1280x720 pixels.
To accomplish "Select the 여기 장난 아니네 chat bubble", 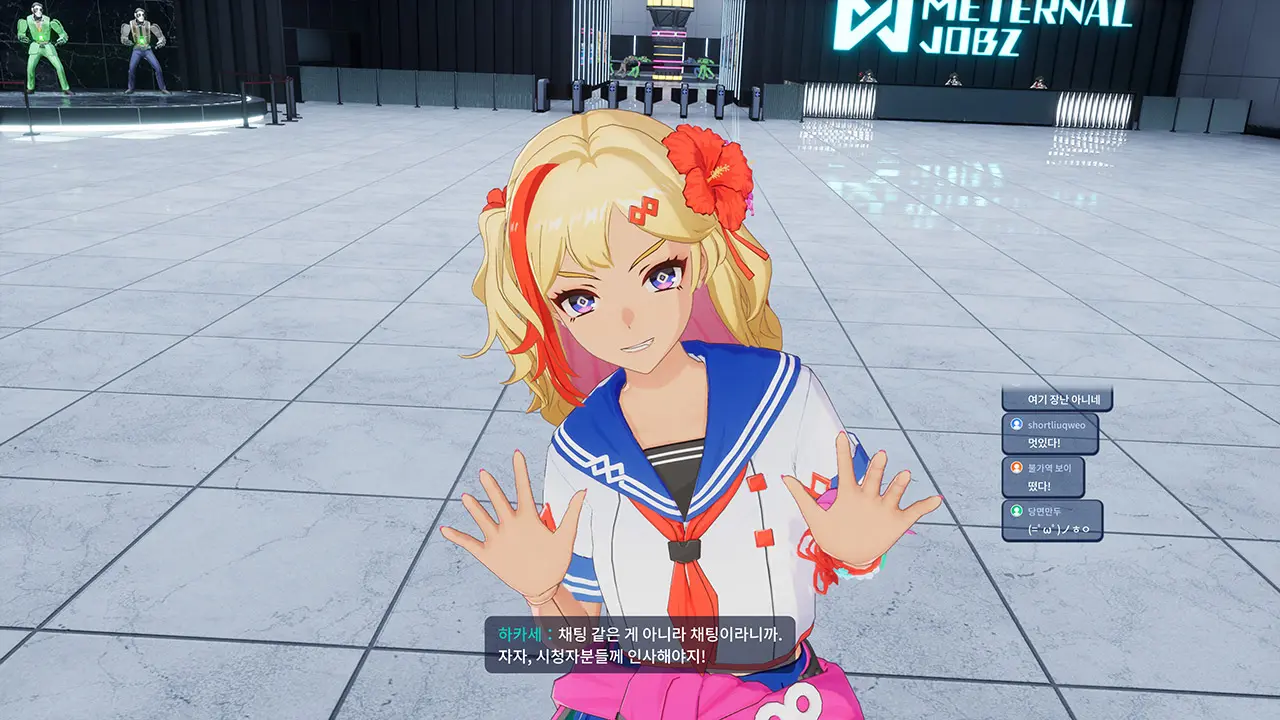I will 1056,400.
